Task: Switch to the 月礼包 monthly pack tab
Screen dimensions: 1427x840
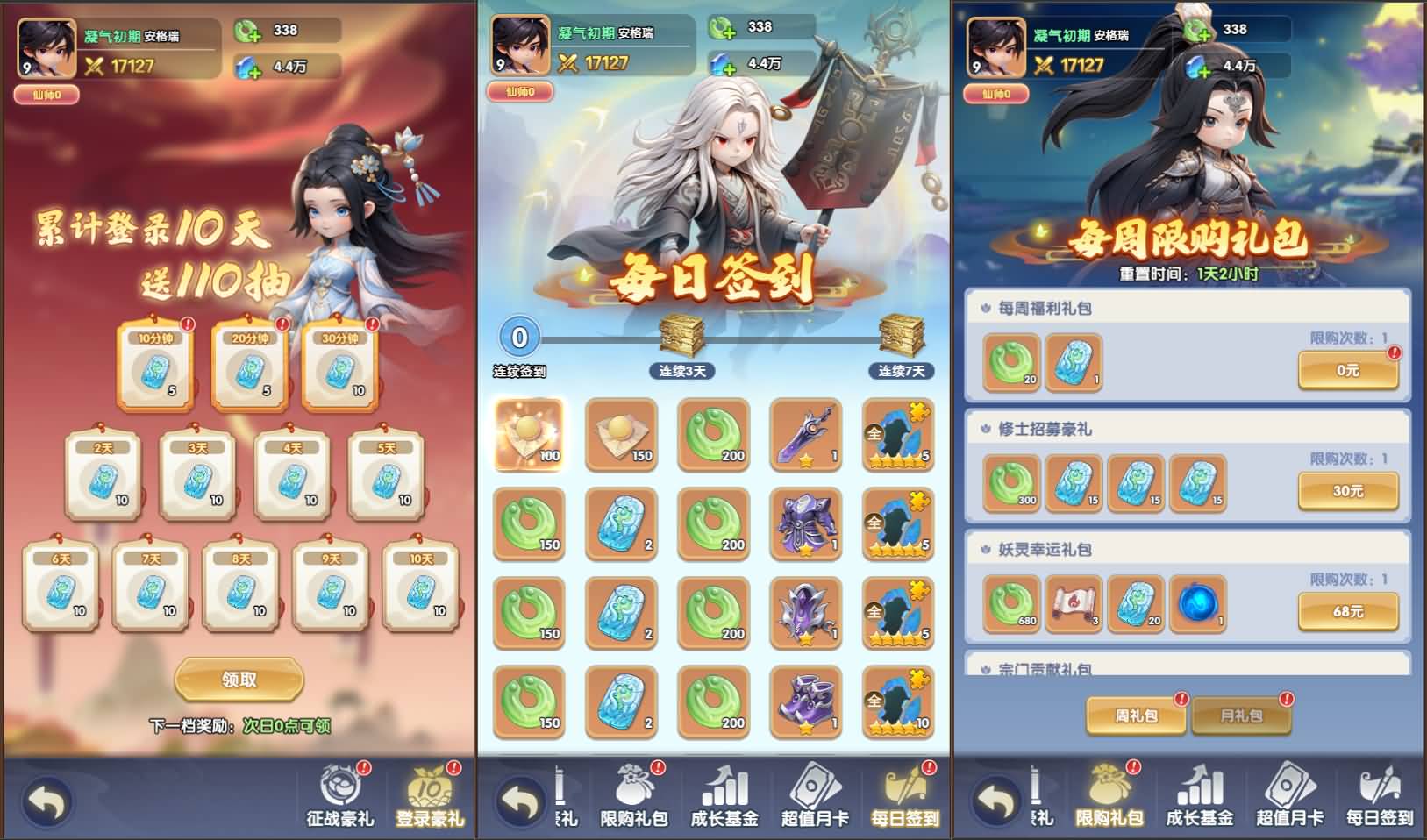Action: click(x=1241, y=715)
